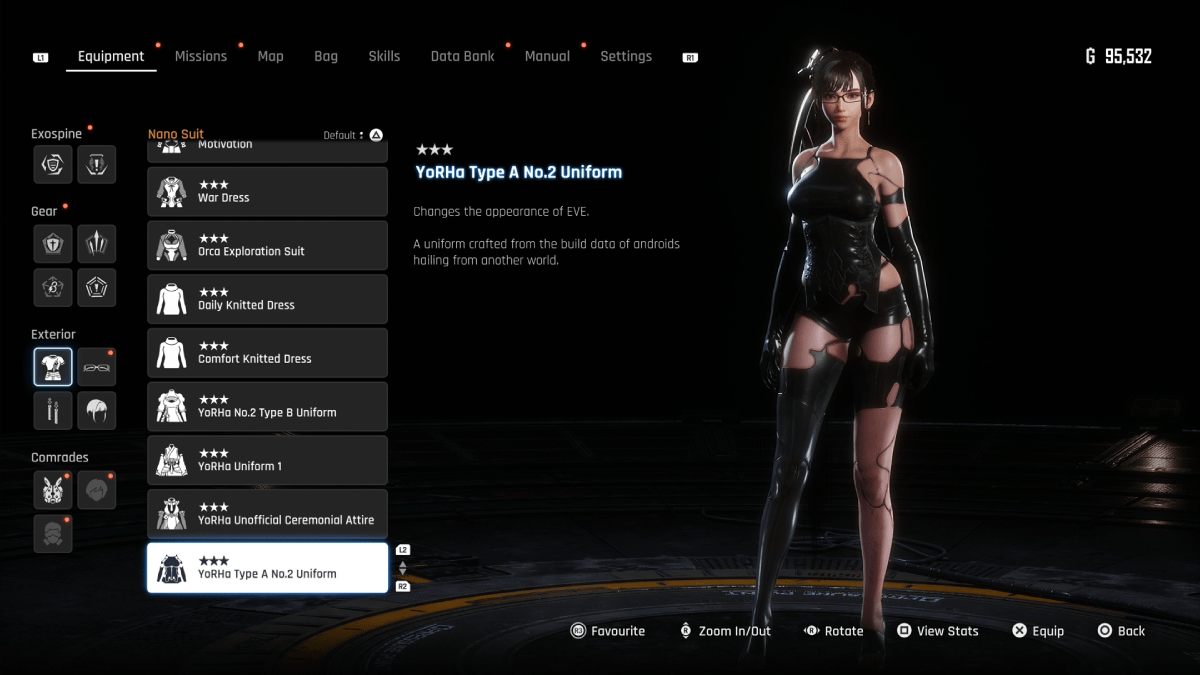The width and height of the screenshot is (1200, 675).
Task: Go to the Bag tab
Action: click(x=326, y=57)
